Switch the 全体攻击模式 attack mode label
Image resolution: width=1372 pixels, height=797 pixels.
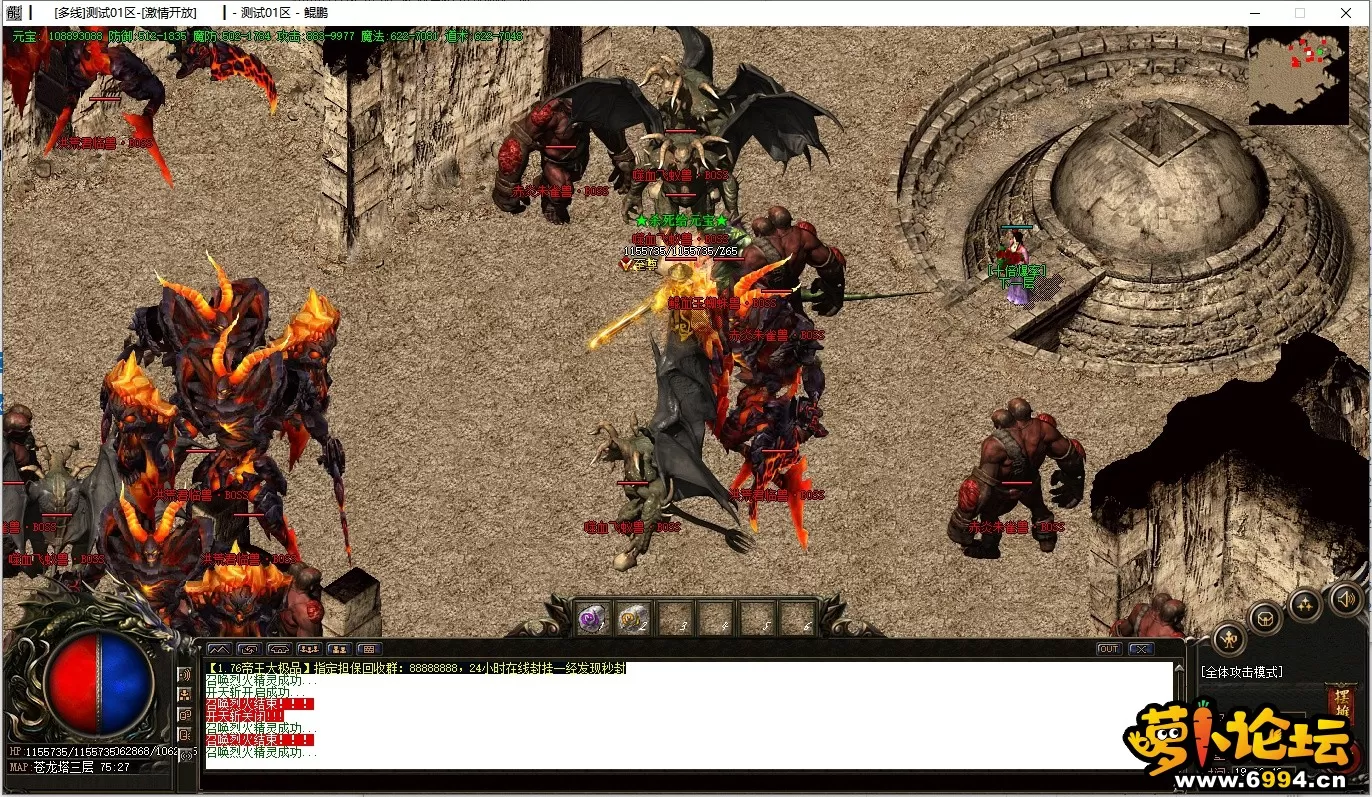pyautogui.click(x=1241, y=672)
